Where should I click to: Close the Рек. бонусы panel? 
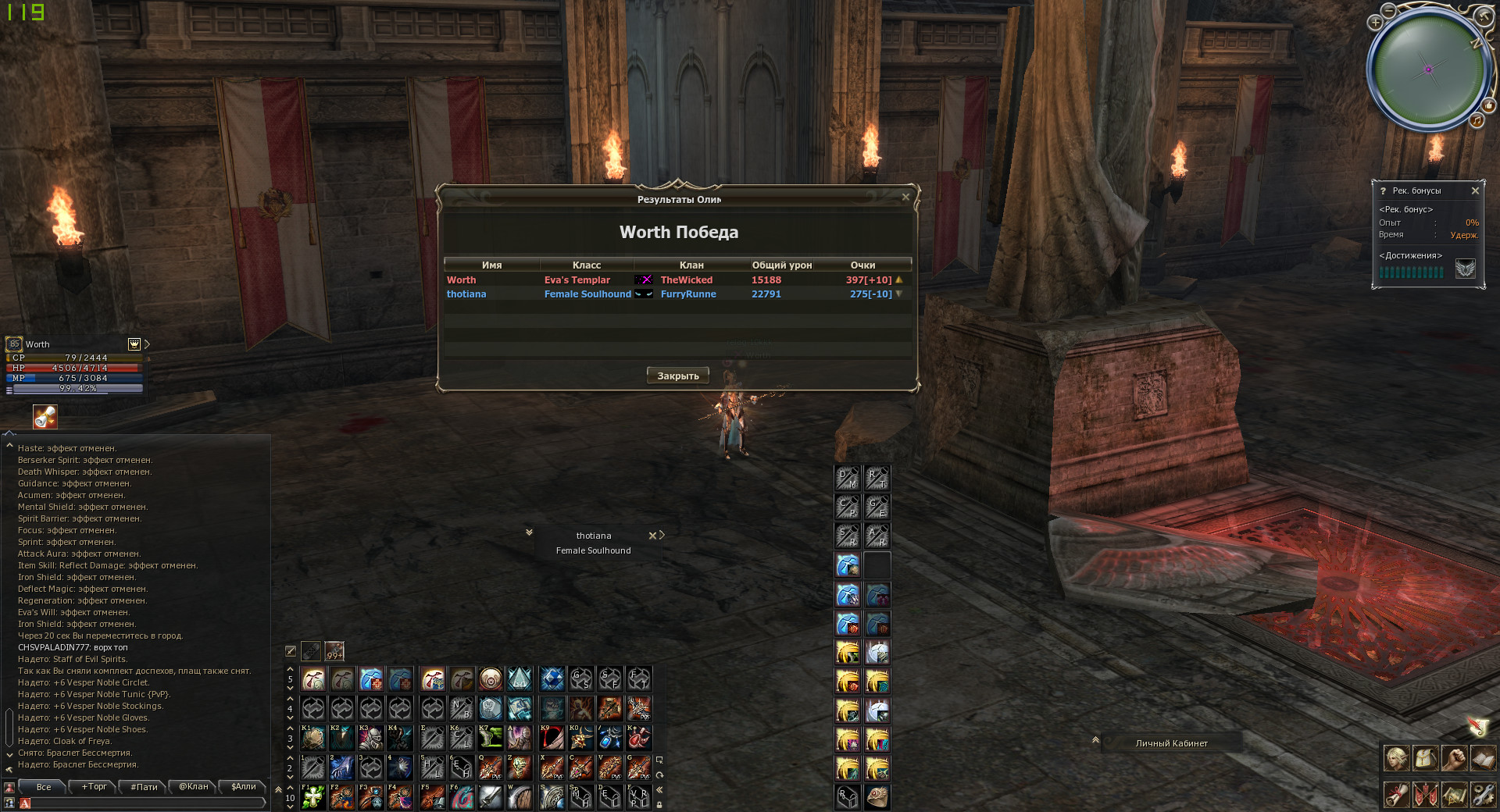pyautogui.click(x=1475, y=191)
